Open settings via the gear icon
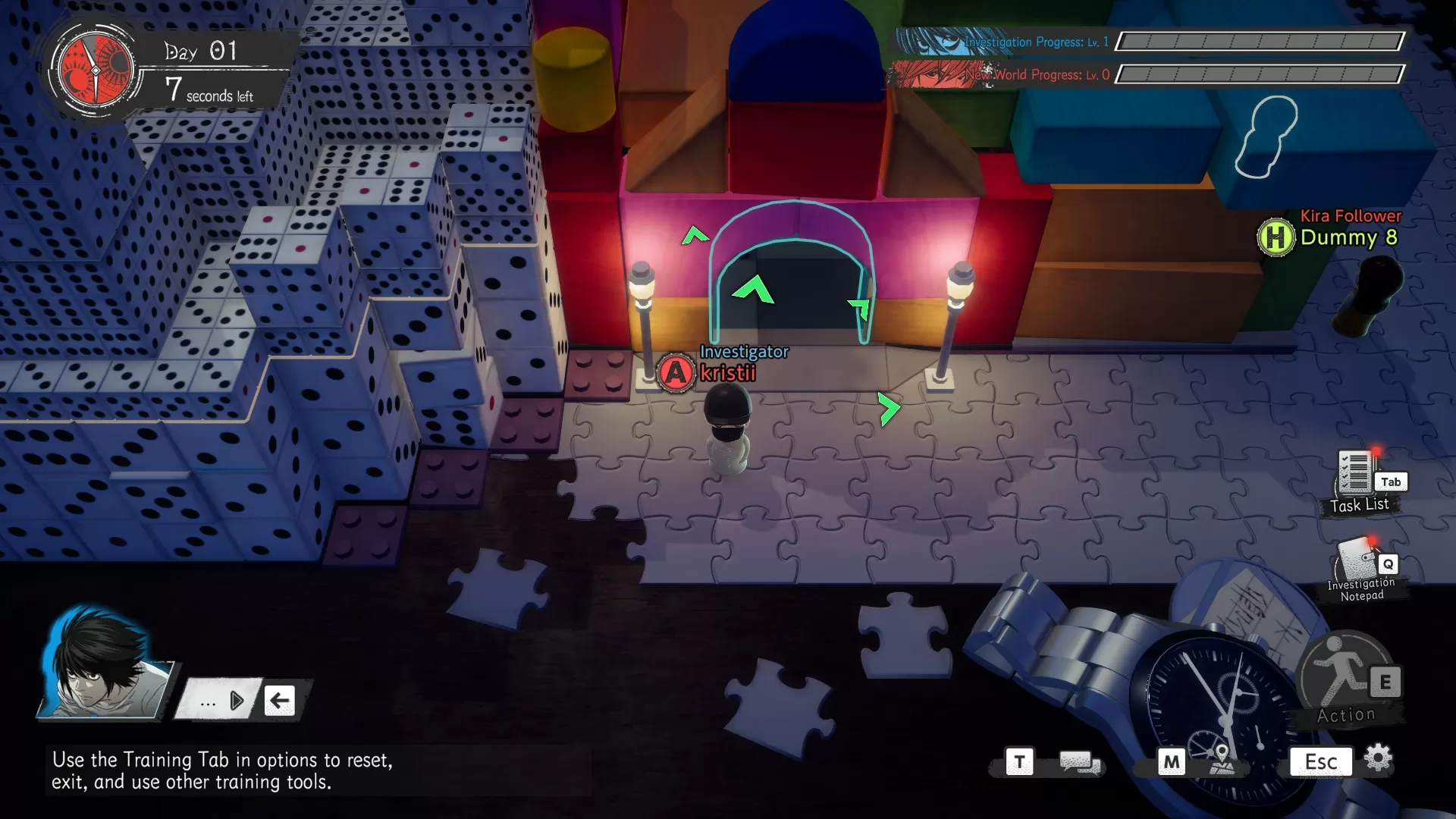 tap(1378, 758)
